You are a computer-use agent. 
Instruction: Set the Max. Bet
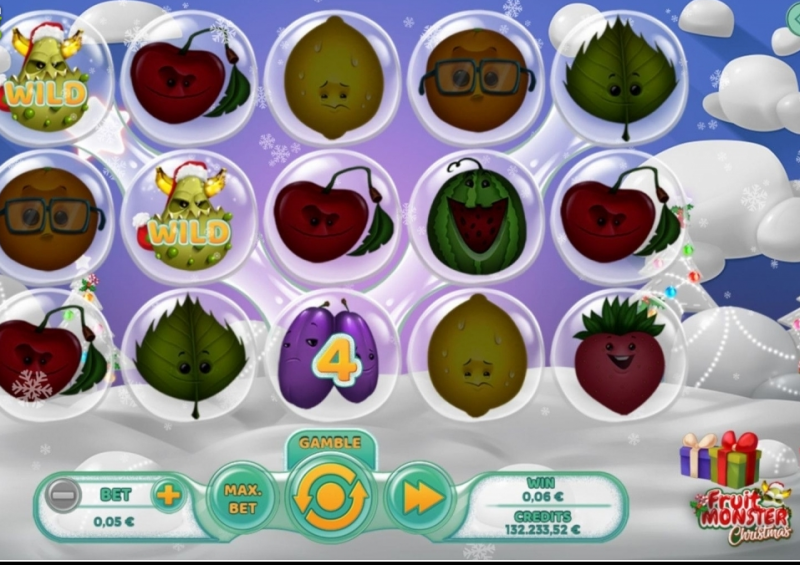pos(242,497)
